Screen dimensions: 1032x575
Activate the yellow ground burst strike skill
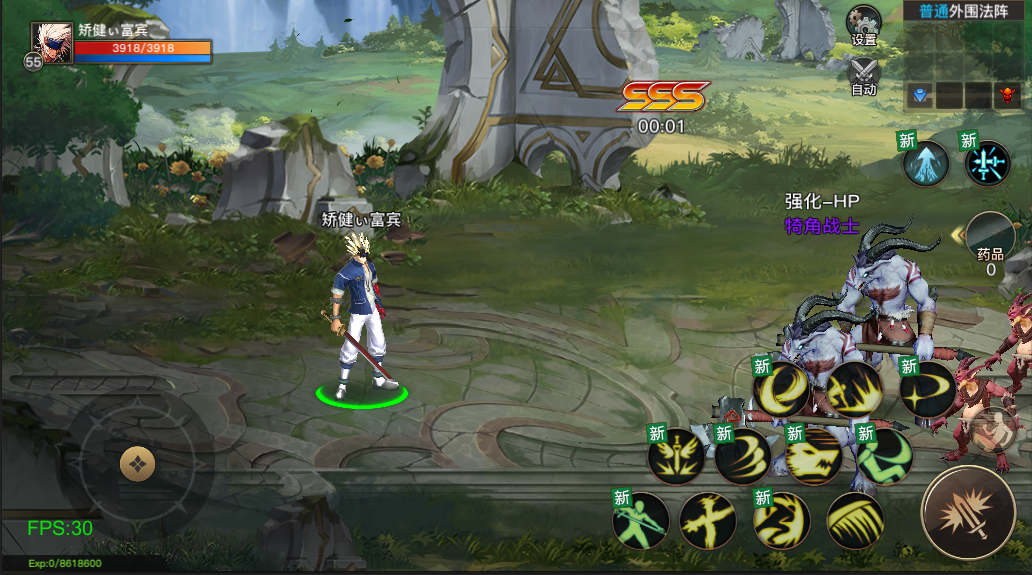(x=853, y=390)
